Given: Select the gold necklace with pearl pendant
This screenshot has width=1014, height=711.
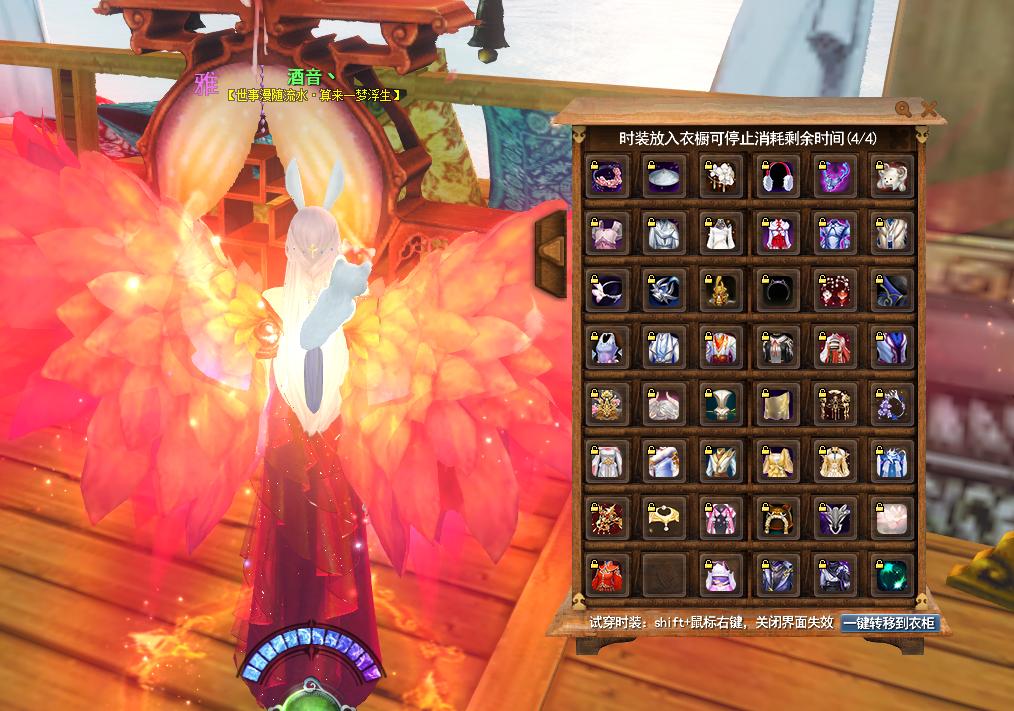Looking at the screenshot, I should tap(664, 518).
